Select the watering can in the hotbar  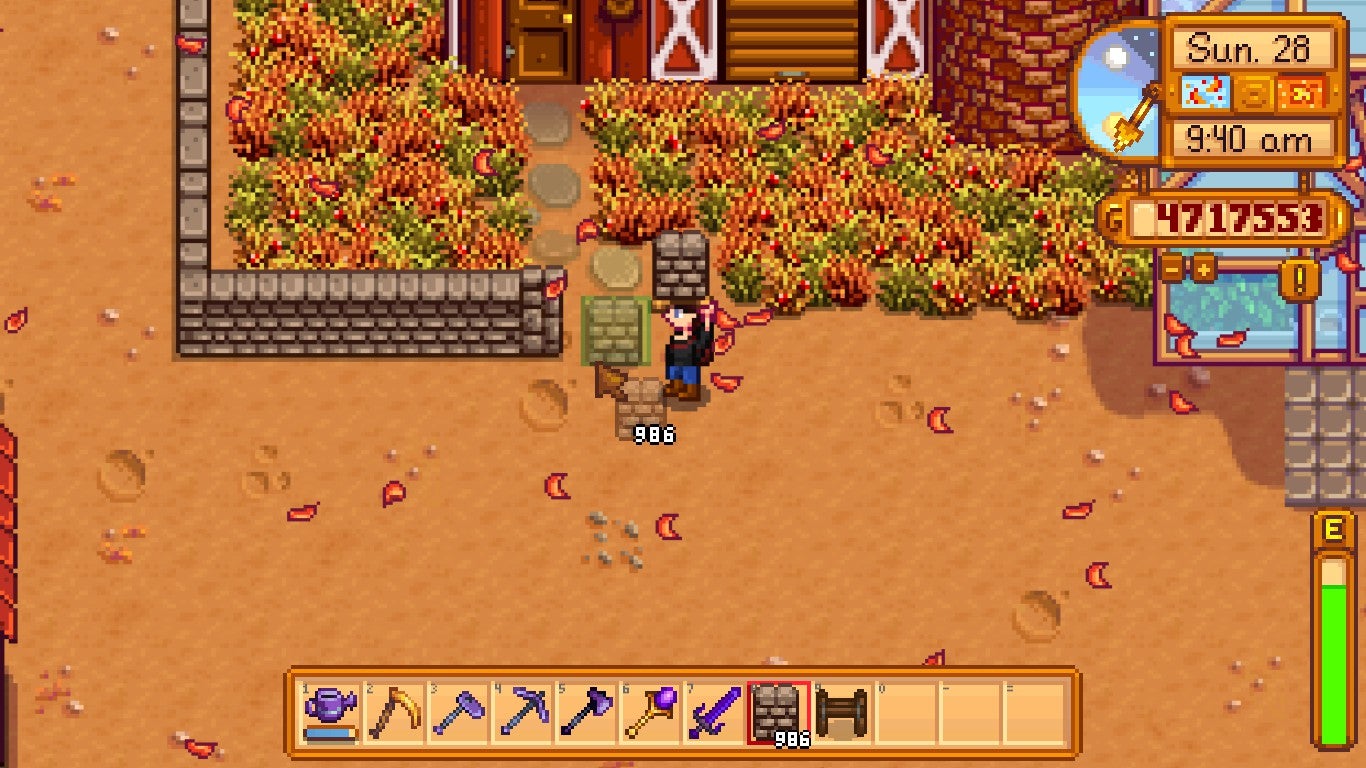331,713
